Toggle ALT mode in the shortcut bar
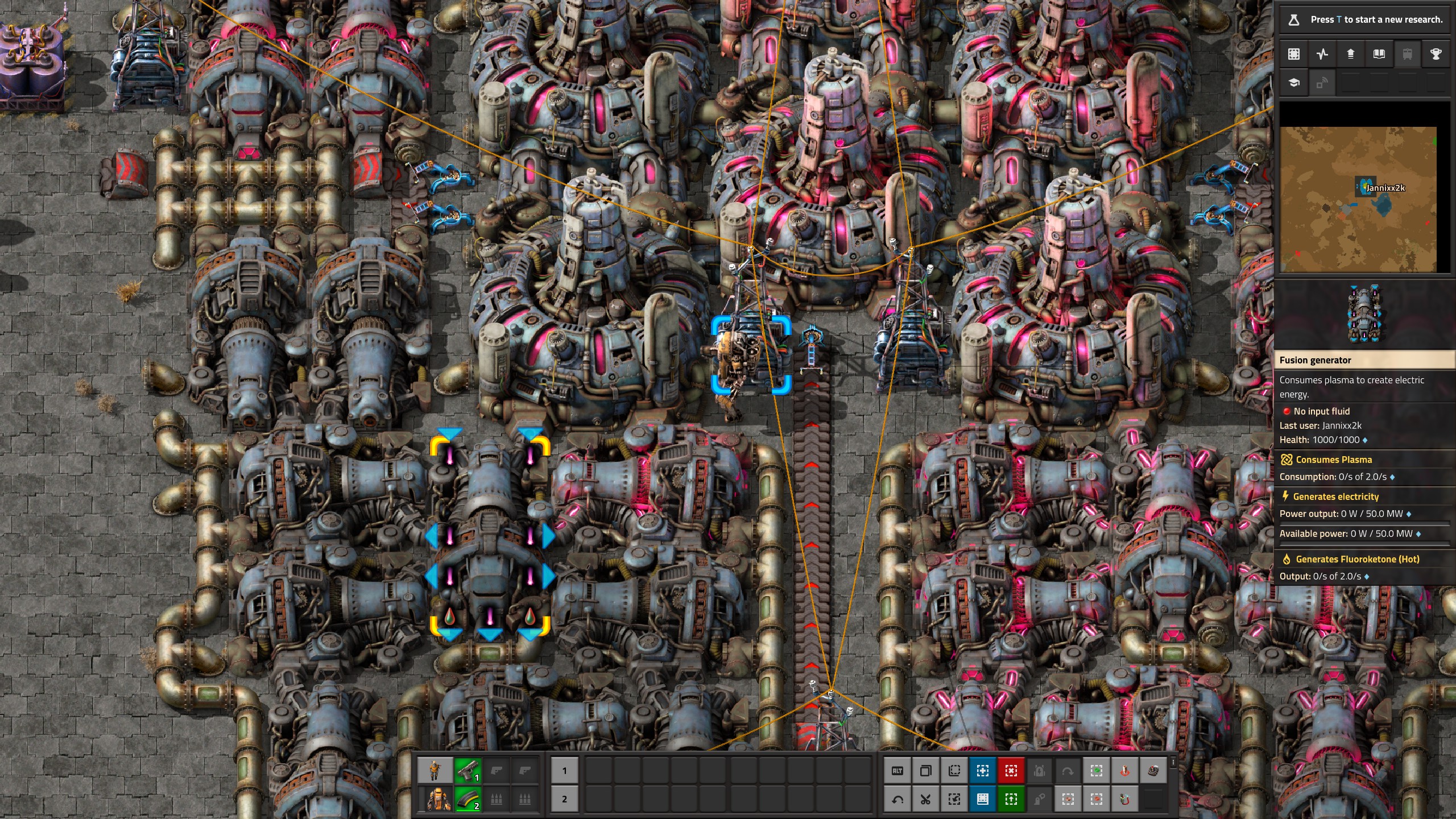Image resolution: width=1456 pixels, height=819 pixels. point(897,771)
